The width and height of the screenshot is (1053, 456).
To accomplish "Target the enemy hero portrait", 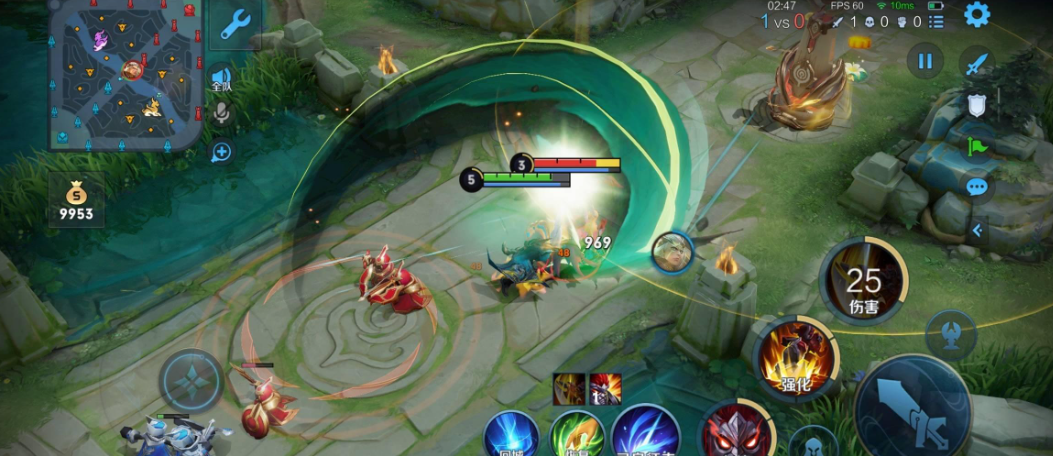I will tap(673, 251).
